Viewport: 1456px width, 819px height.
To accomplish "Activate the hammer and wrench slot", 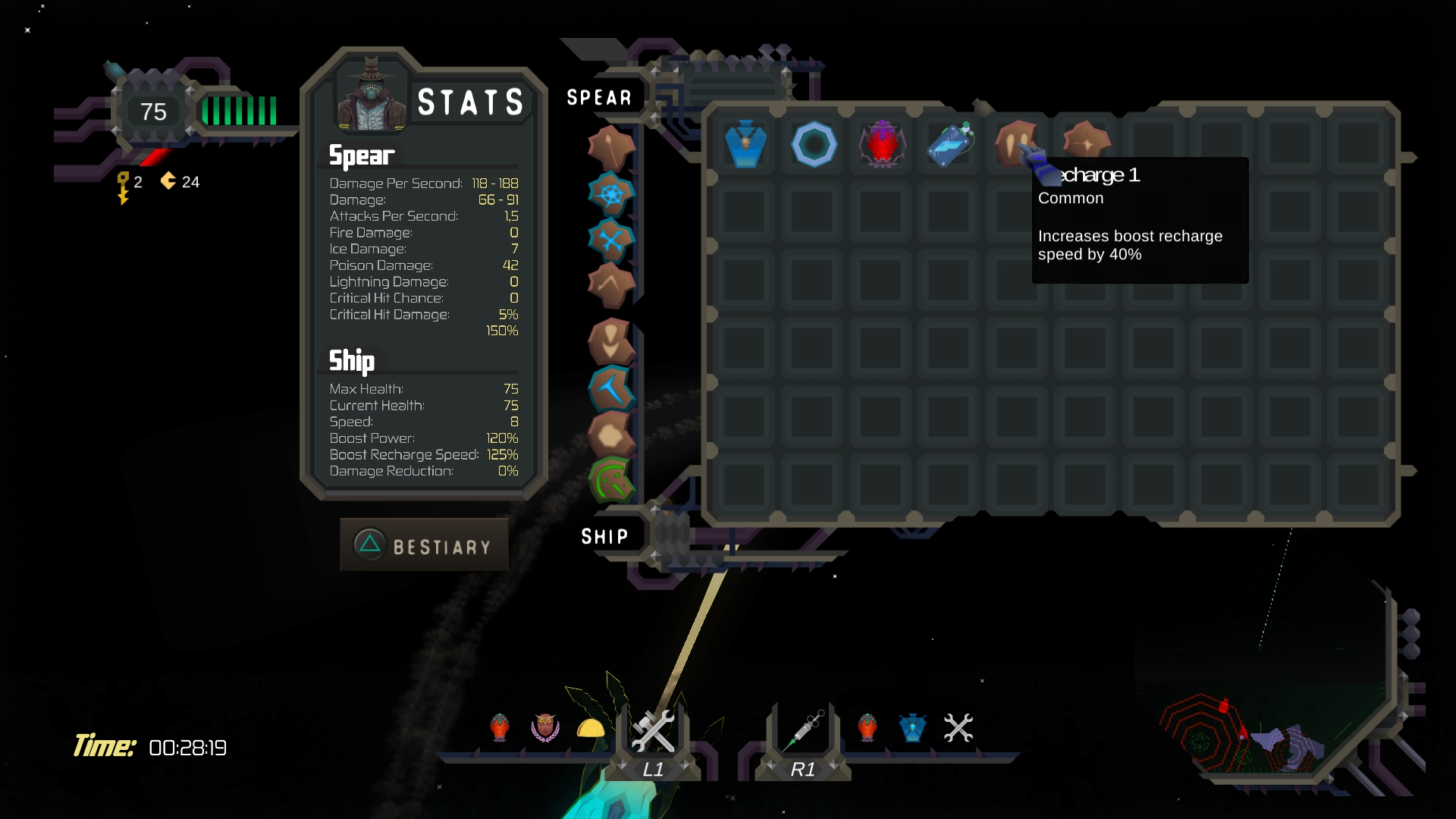I will click(653, 730).
